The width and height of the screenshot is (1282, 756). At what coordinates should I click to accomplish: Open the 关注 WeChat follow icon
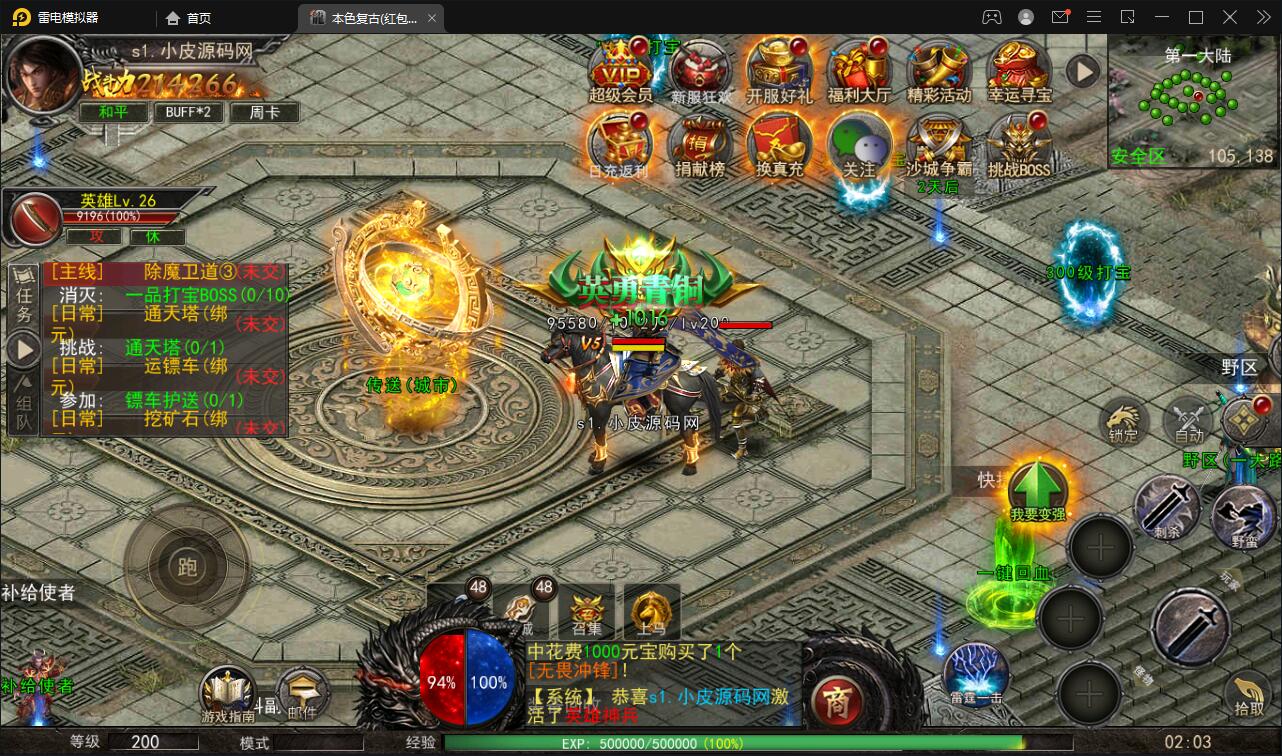tap(861, 145)
